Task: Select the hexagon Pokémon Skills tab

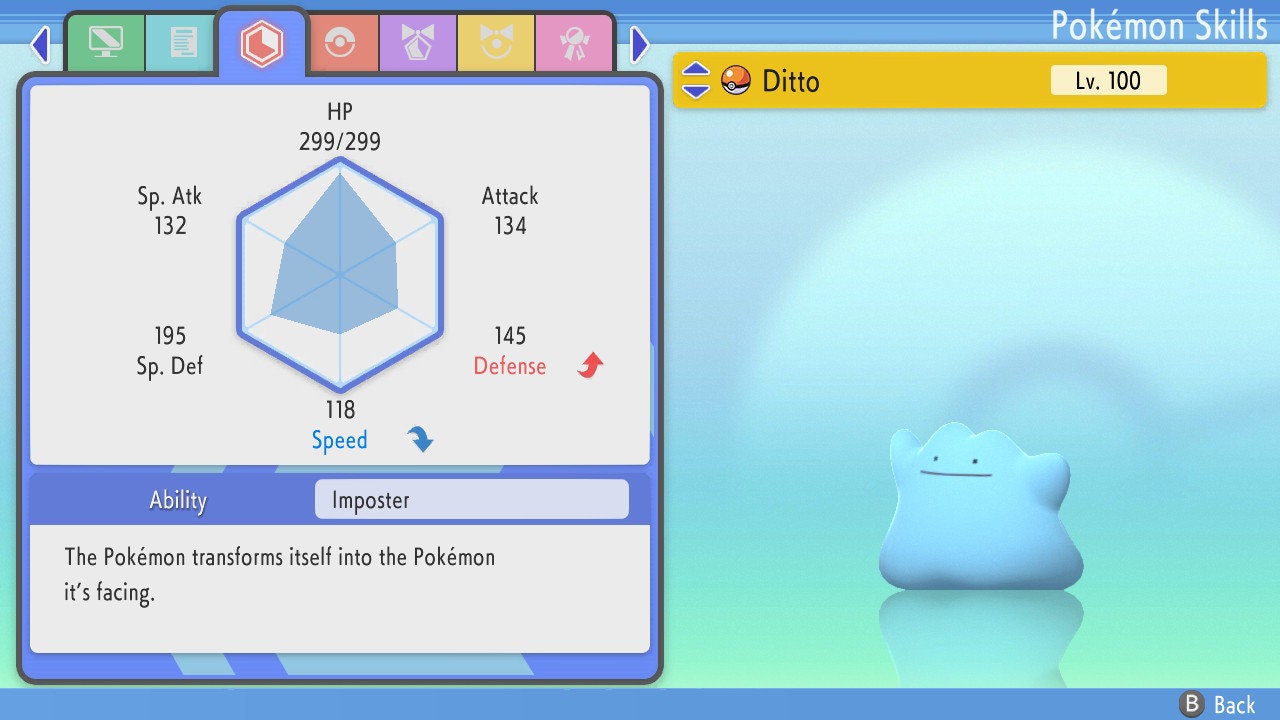Action: (x=262, y=43)
